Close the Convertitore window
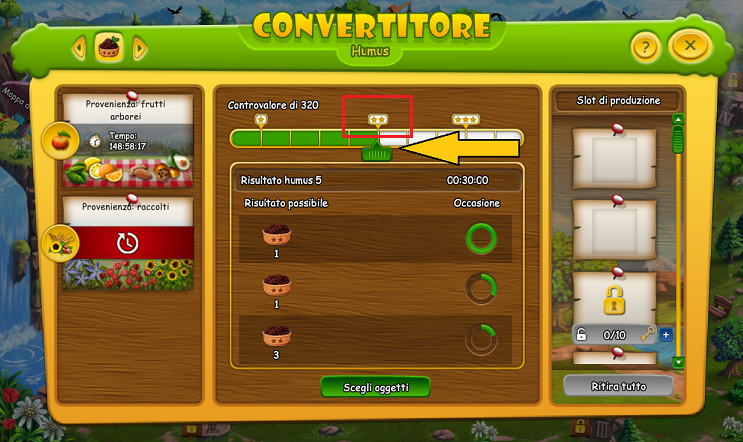Image resolution: width=743 pixels, height=442 pixels. click(689, 46)
